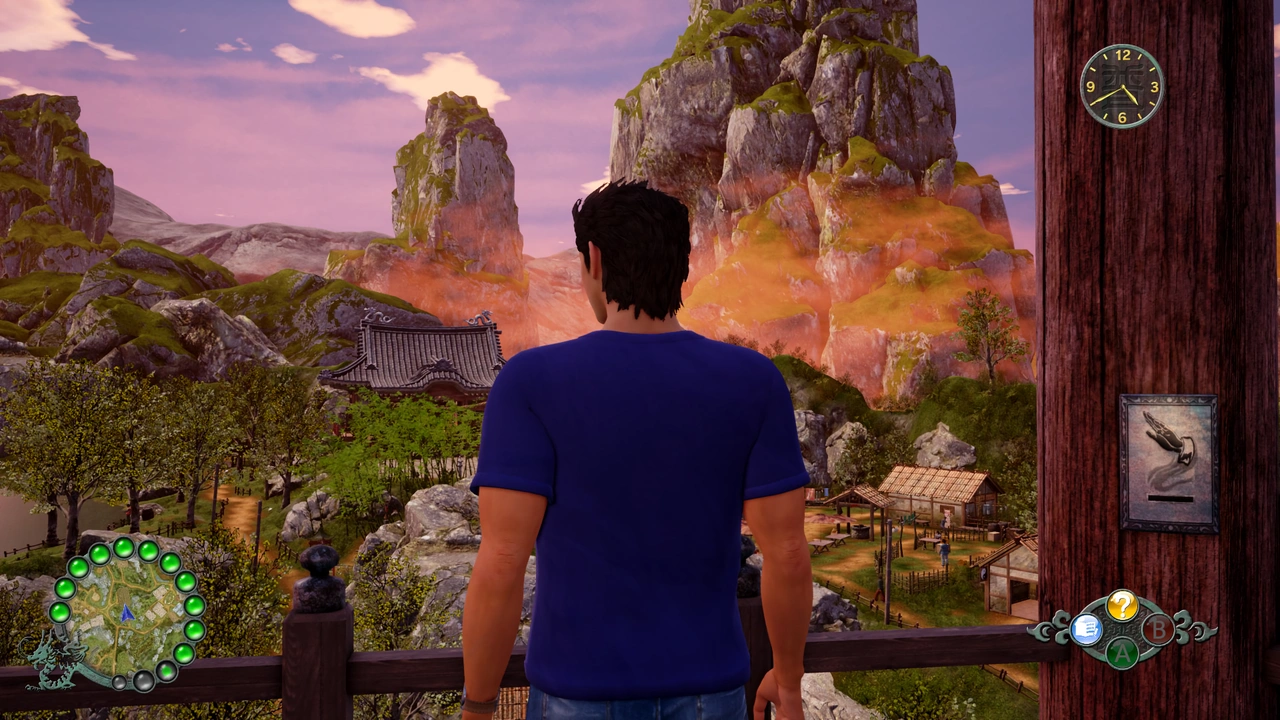Open the circular village minimap
This screenshot has height=720, width=1280.
tap(126, 614)
